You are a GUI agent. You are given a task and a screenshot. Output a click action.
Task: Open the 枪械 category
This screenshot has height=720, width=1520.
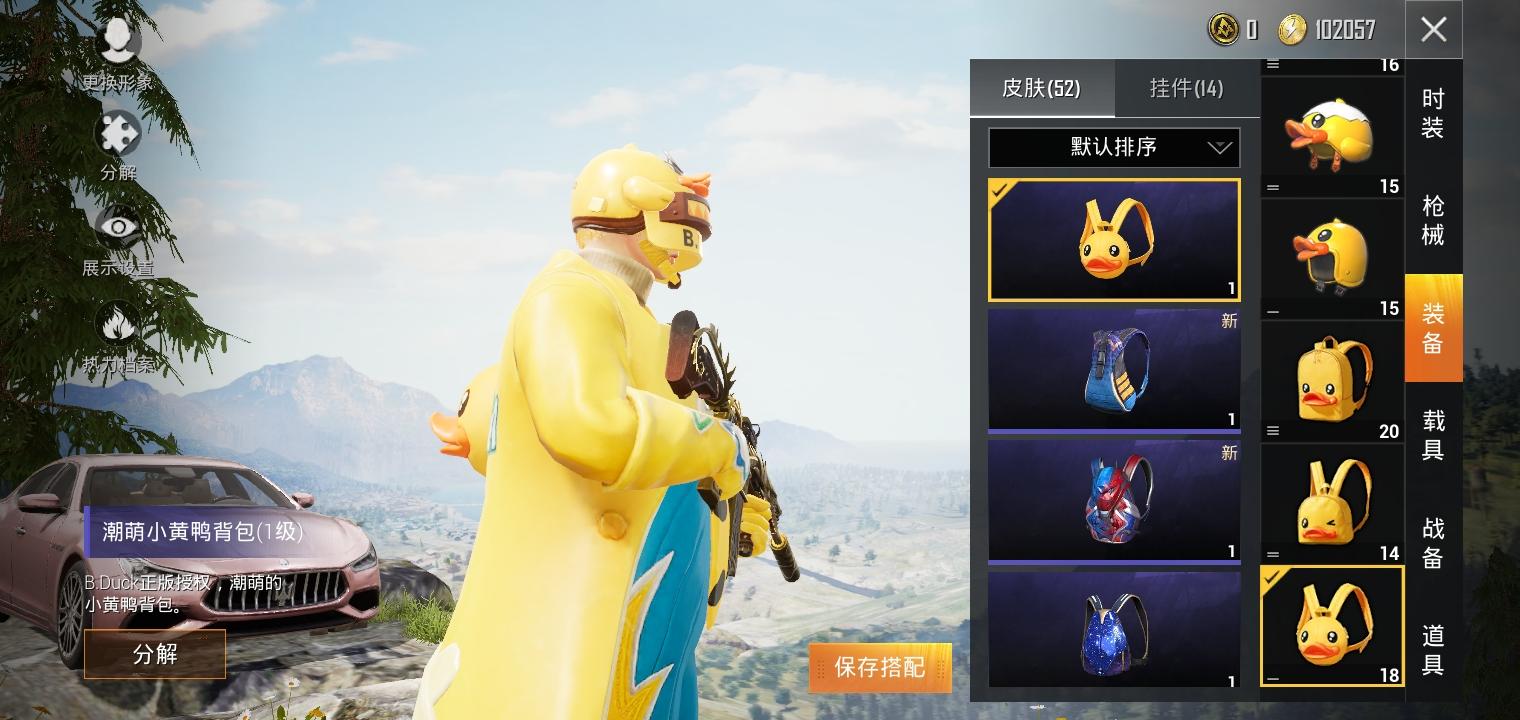[1433, 220]
